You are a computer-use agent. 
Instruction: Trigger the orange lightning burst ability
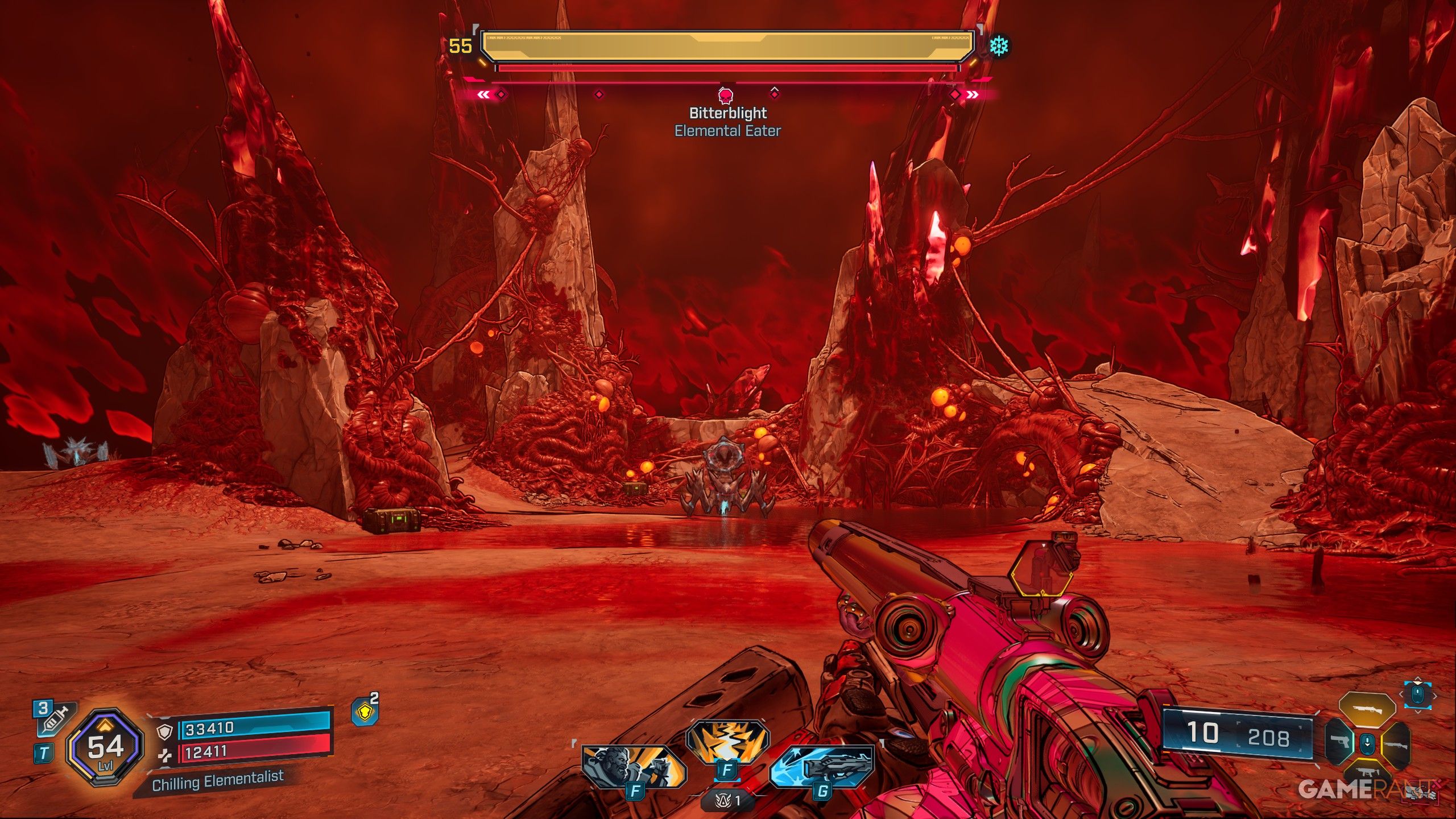point(727,741)
